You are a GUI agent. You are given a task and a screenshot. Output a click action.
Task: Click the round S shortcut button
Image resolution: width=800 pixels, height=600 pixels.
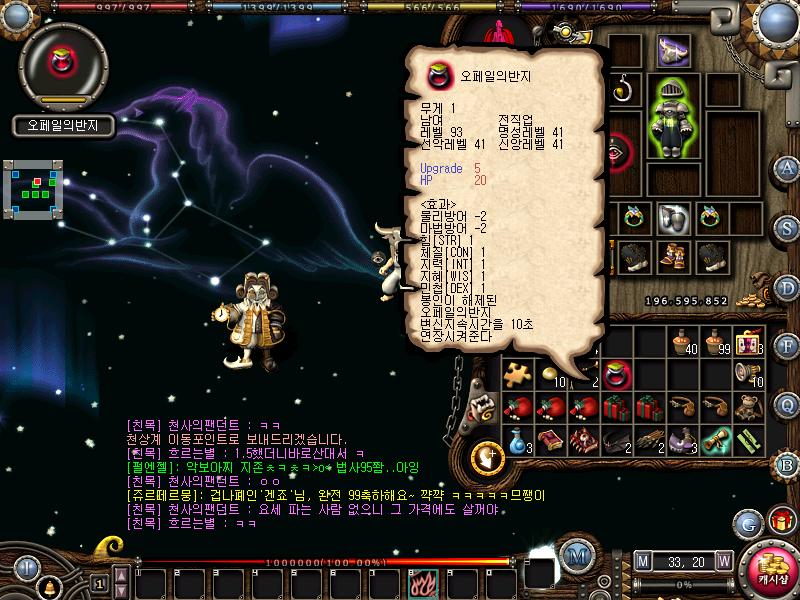pos(786,226)
